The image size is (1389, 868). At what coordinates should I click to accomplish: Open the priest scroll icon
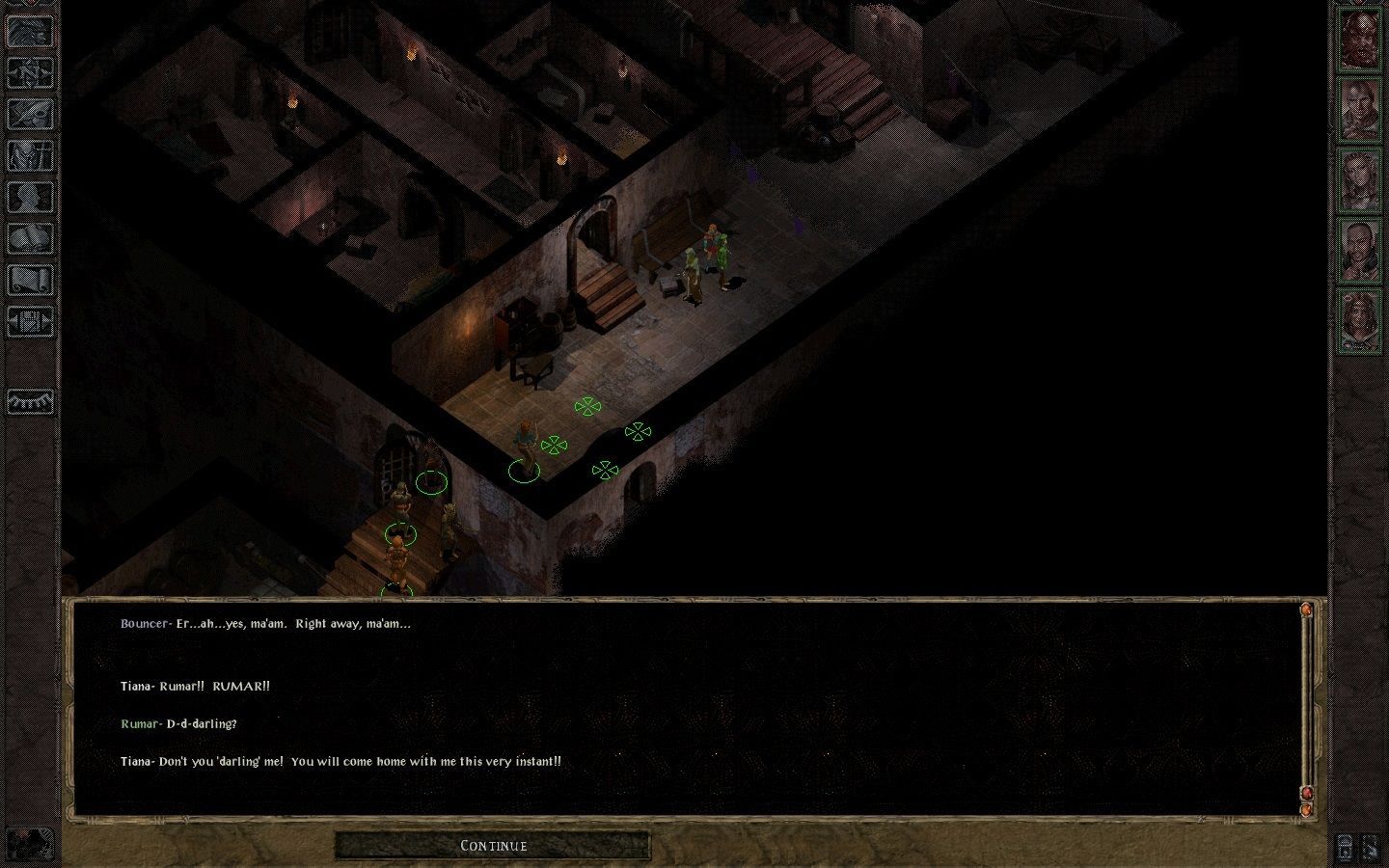[x=30, y=280]
